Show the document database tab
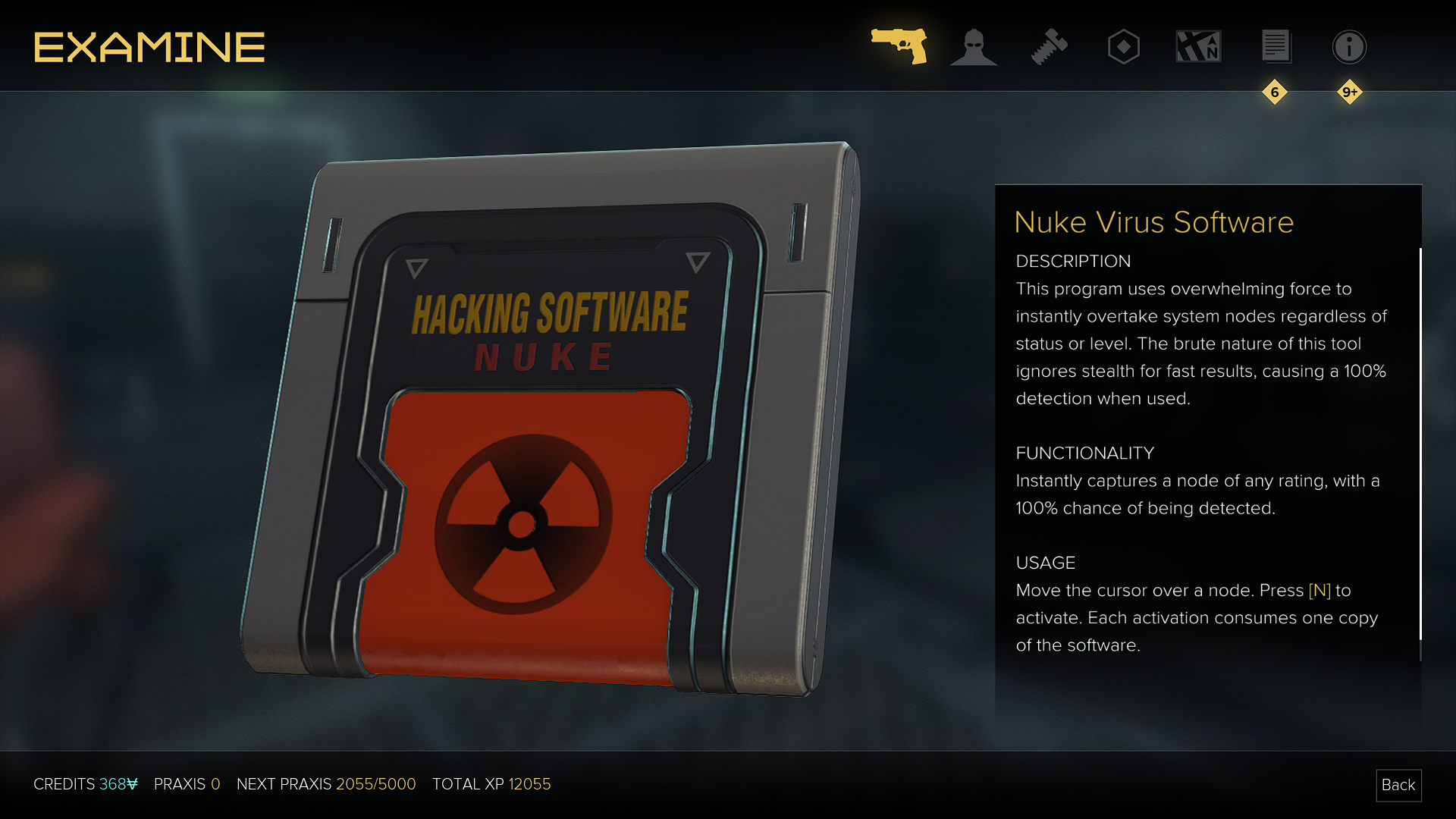Screen dimensions: 1456x819 point(1276,47)
